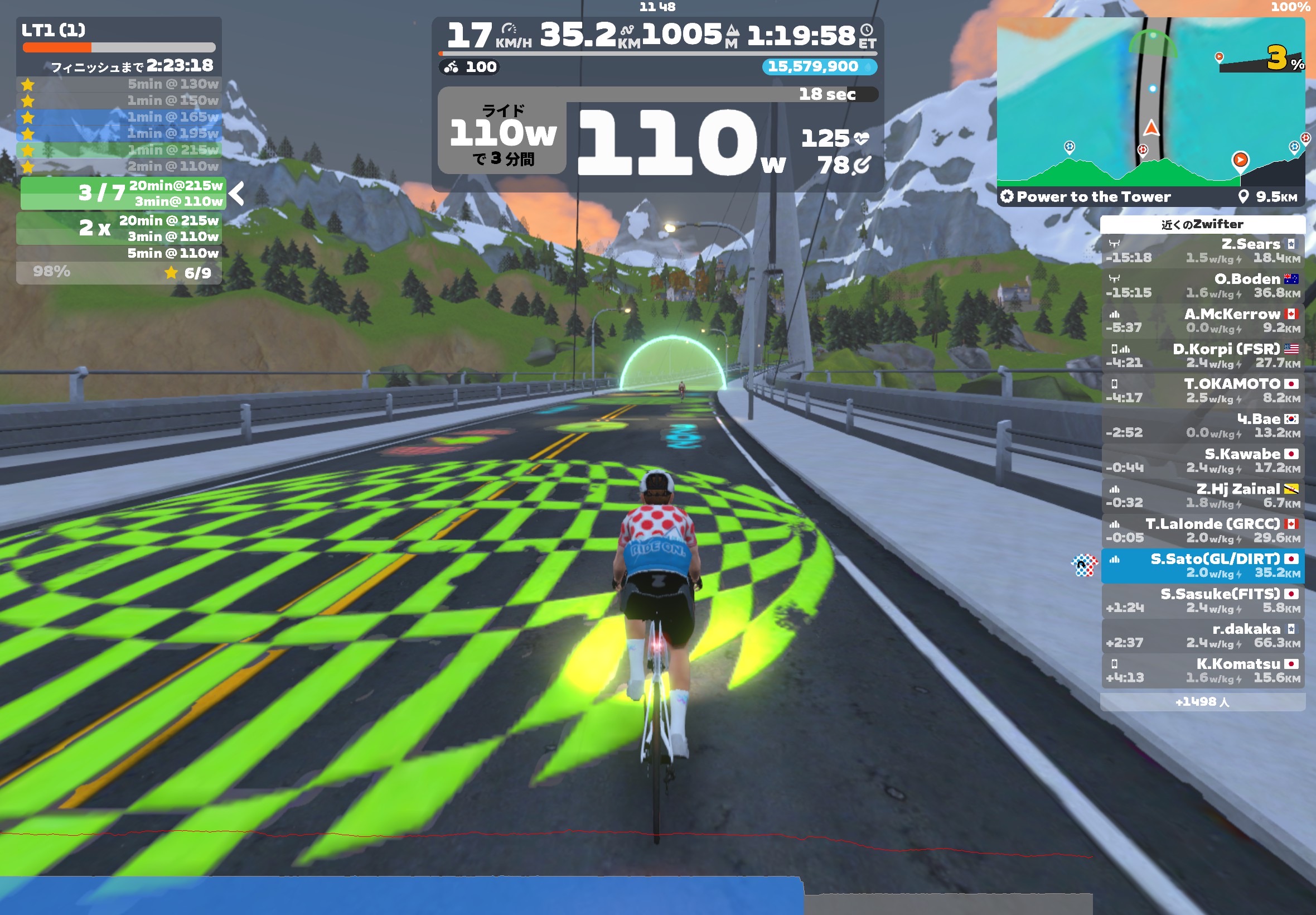
Task: Select r.dakaka from nearby Zwifters
Action: point(1202,635)
